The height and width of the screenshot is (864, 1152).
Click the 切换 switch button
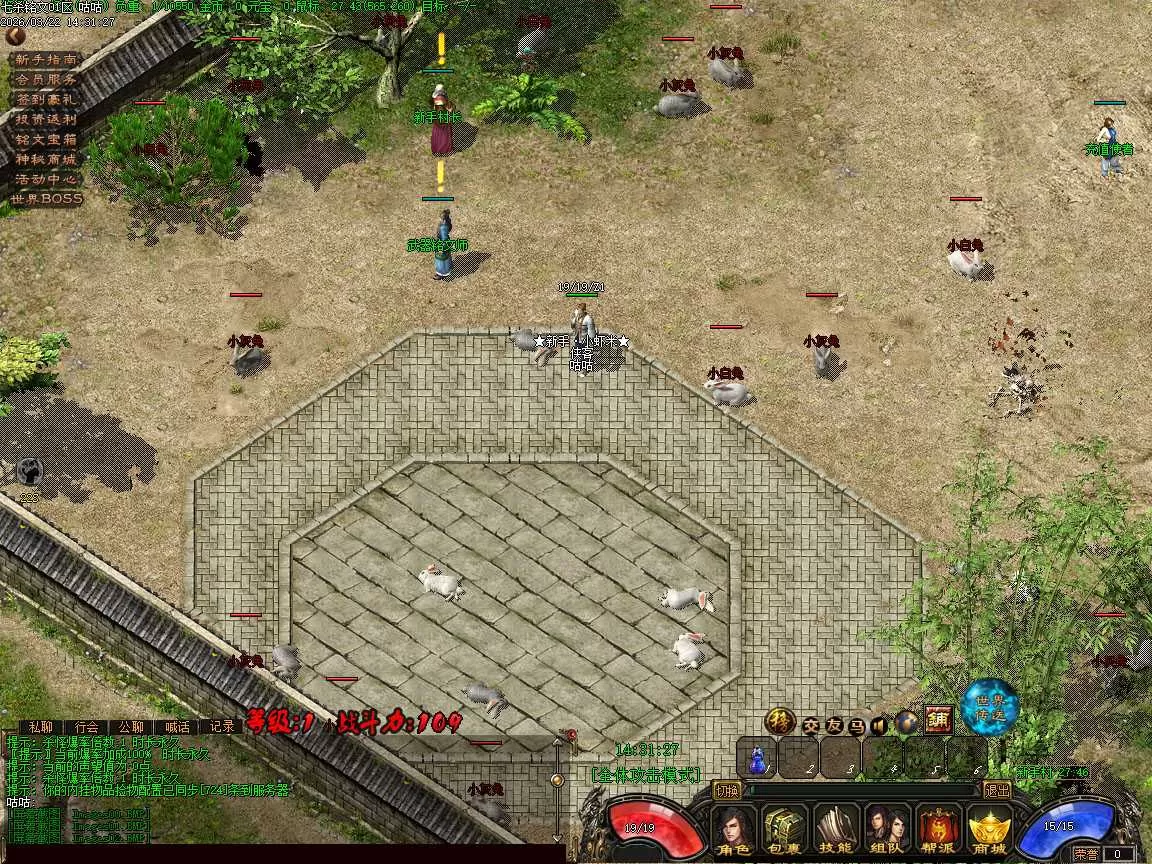[727, 790]
